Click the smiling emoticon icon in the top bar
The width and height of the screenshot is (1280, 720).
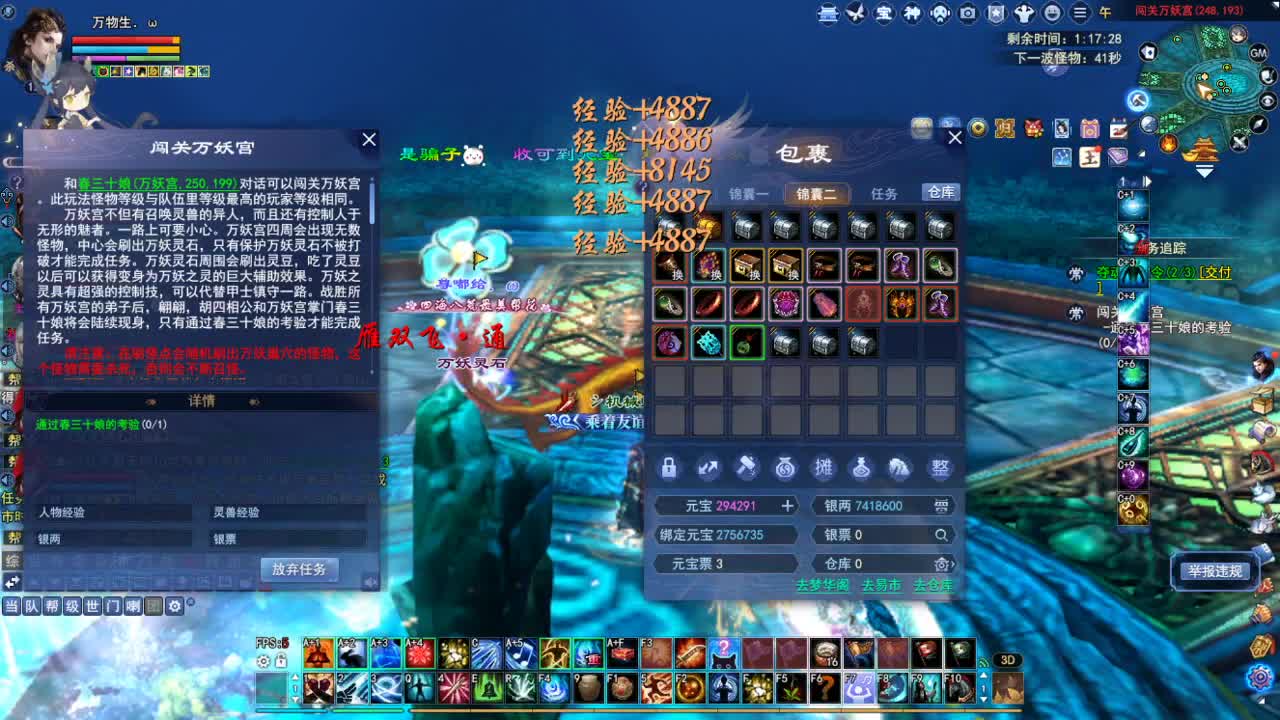[1051, 14]
